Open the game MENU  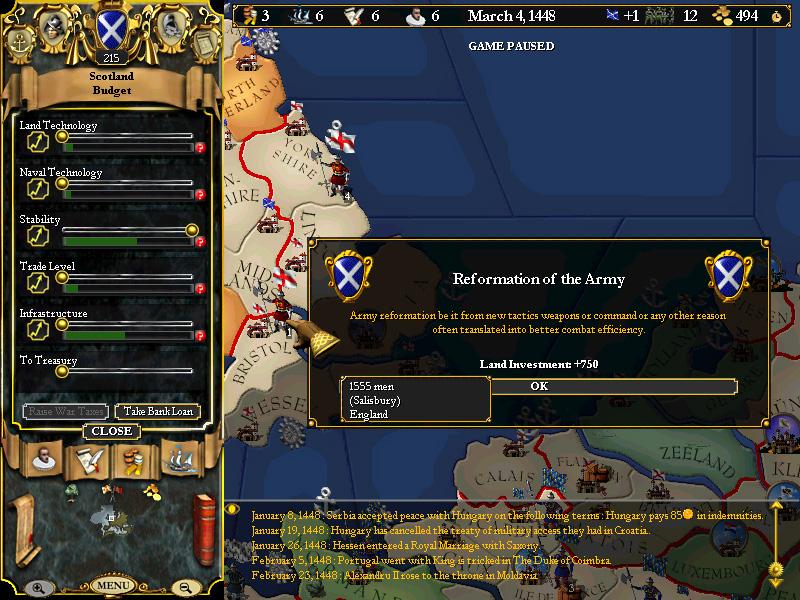(x=113, y=585)
